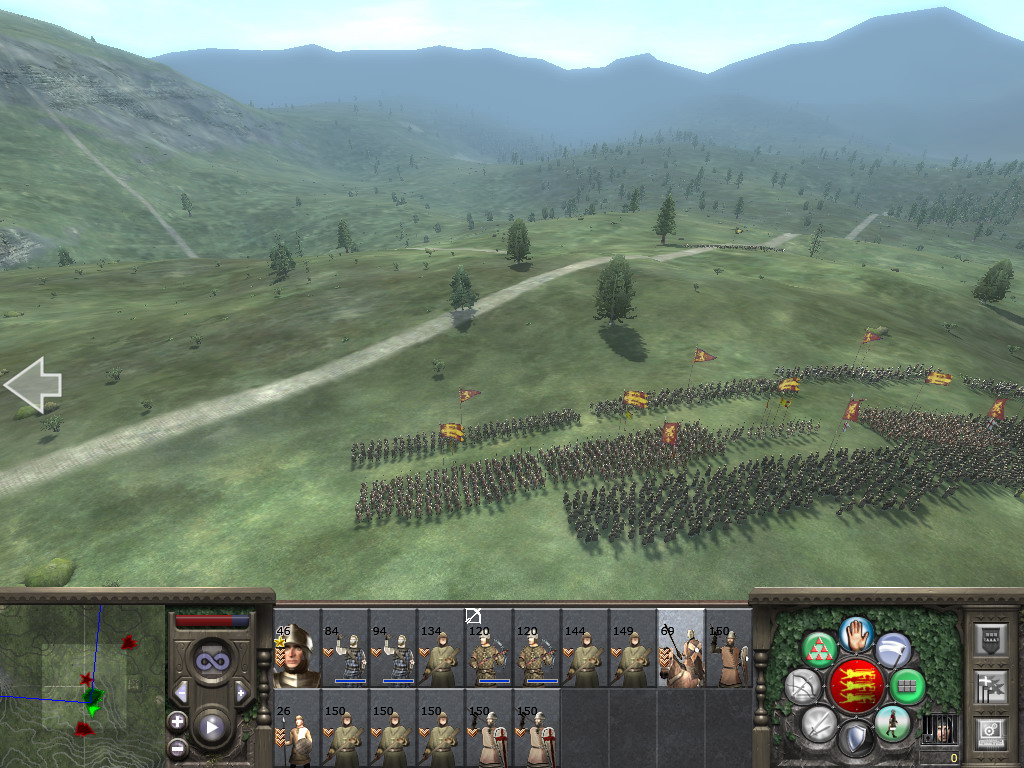Image resolution: width=1024 pixels, height=768 pixels.
Task: Toggle fire at will bow icon
Action: tap(802, 687)
